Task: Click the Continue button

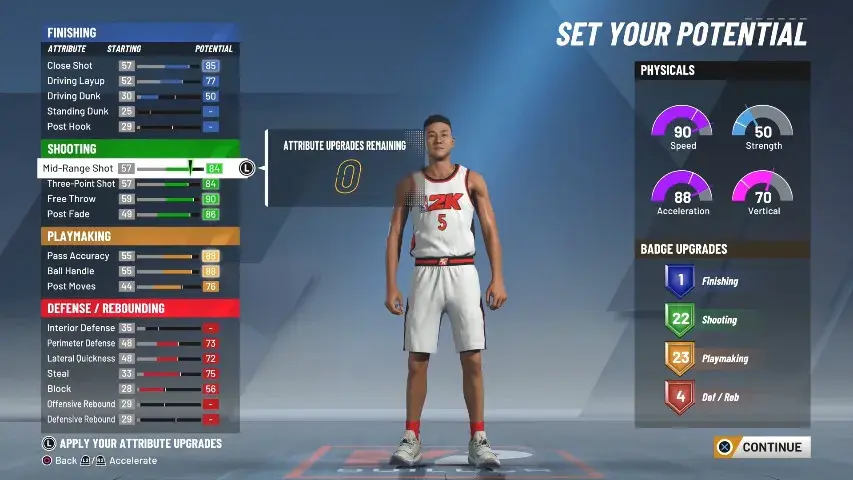Action: point(761,447)
